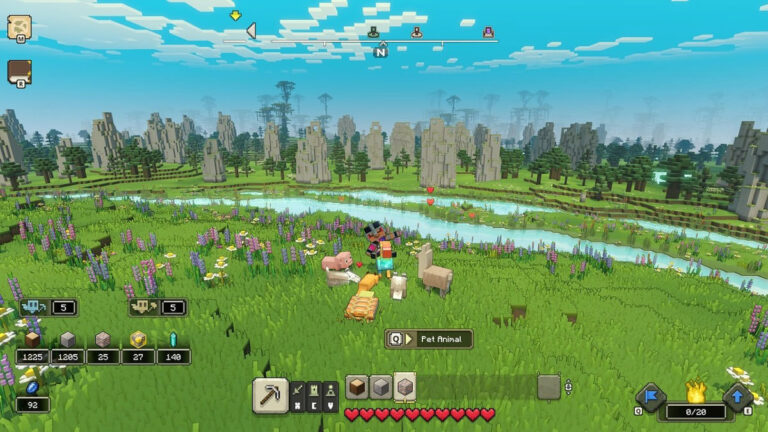
Task: Open the world map icon
Action: [19, 27]
